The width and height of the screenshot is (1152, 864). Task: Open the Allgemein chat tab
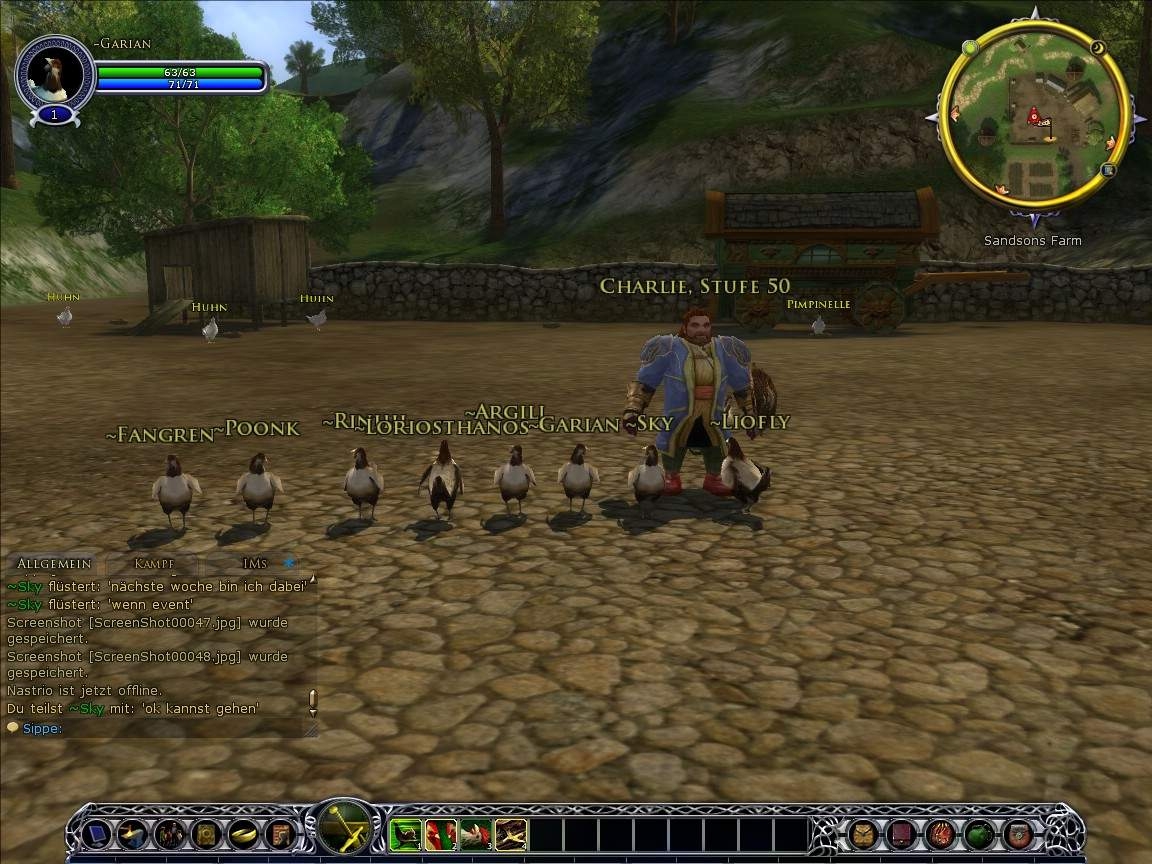pos(54,564)
